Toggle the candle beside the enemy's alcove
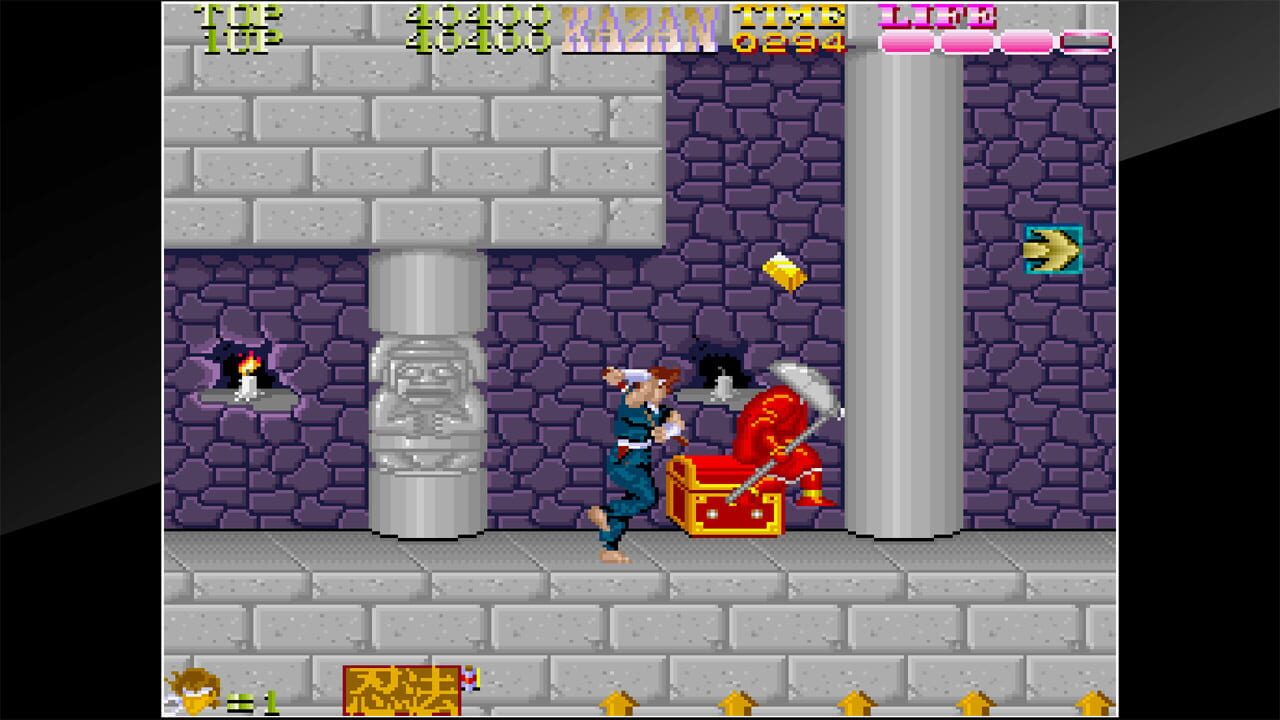This screenshot has width=1280, height=720. pyautogui.click(x=722, y=382)
